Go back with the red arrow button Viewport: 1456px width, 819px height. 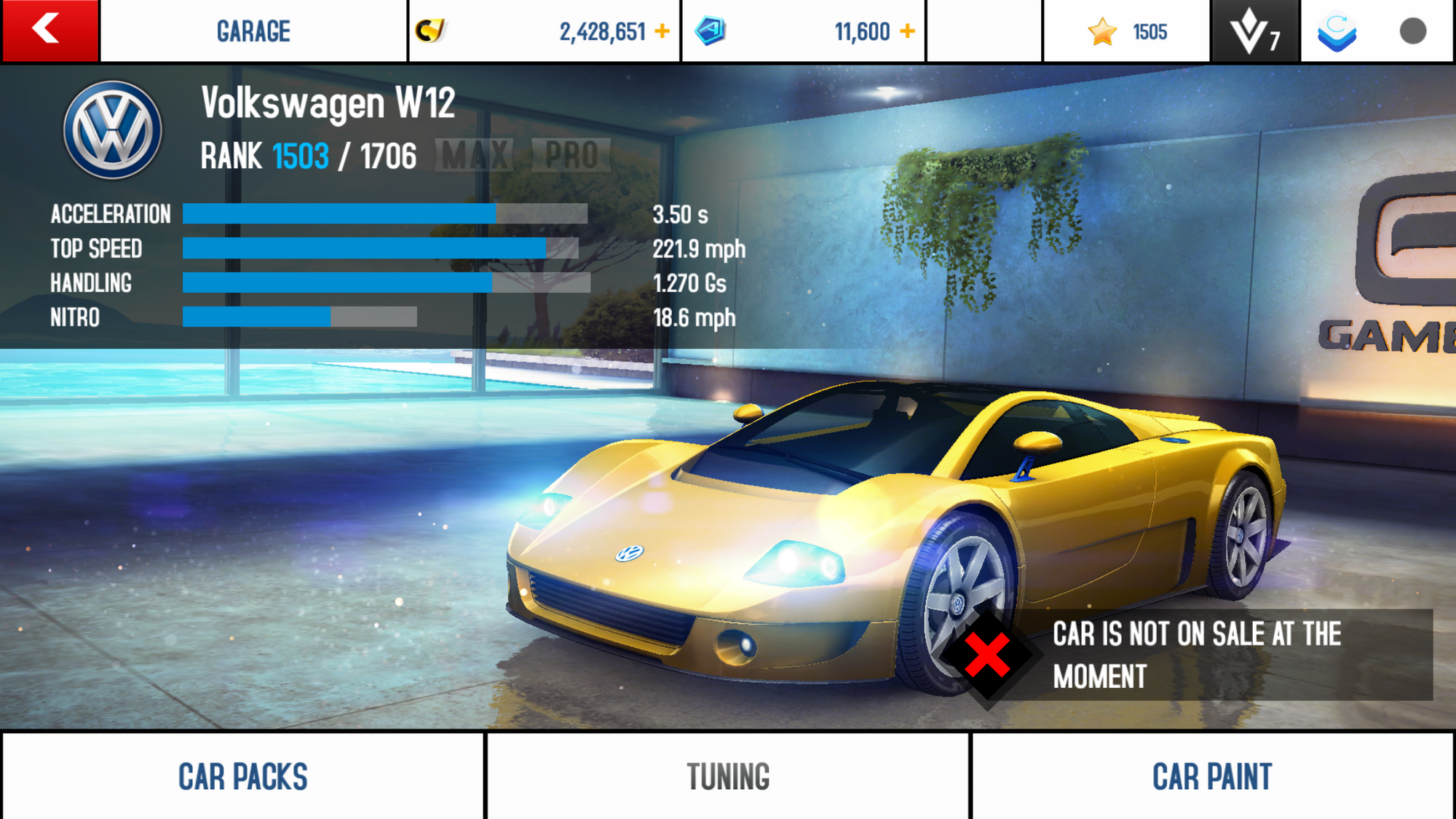(50, 31)
